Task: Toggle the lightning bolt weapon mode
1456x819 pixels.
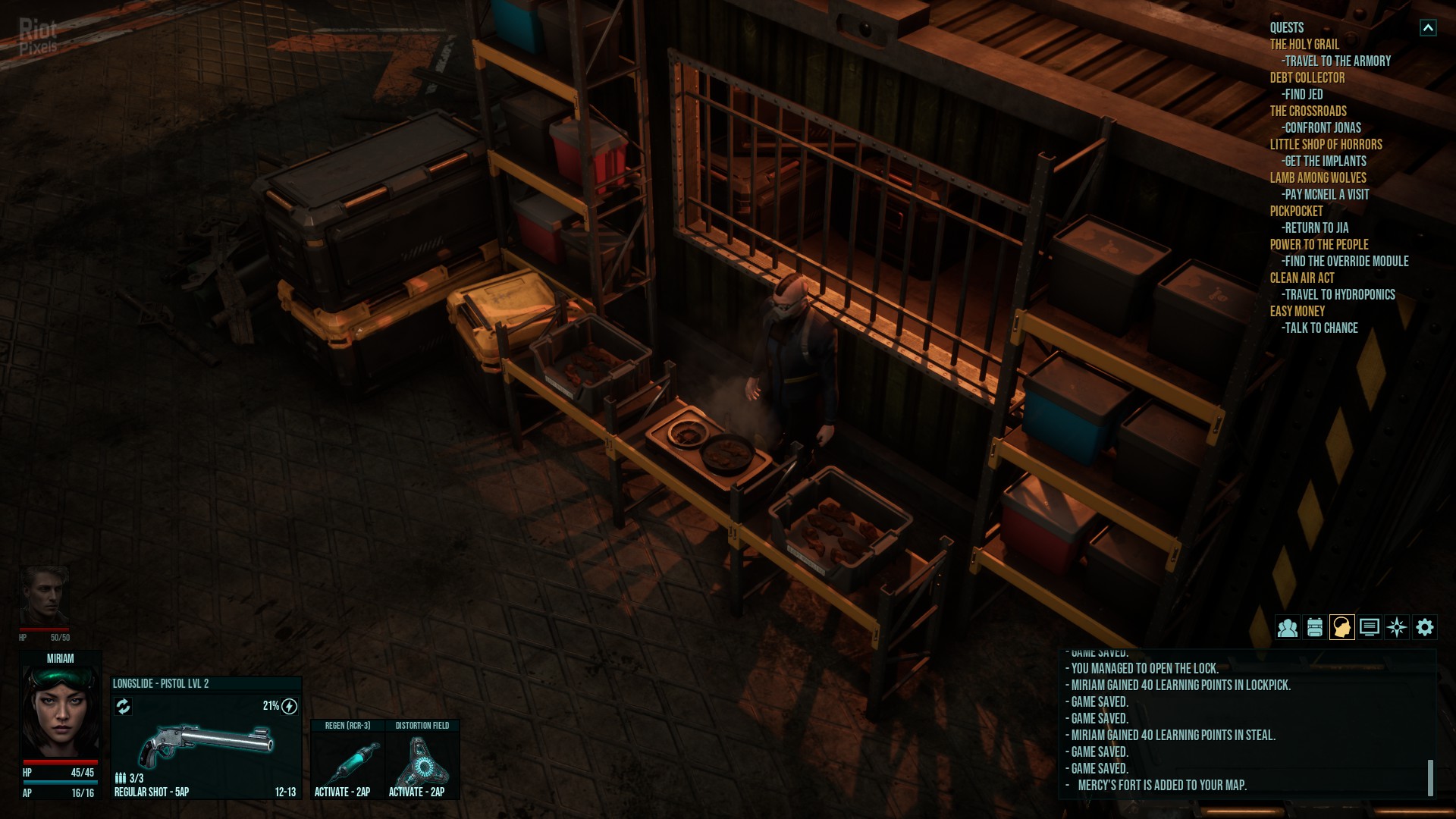Action: click(289, 707)
